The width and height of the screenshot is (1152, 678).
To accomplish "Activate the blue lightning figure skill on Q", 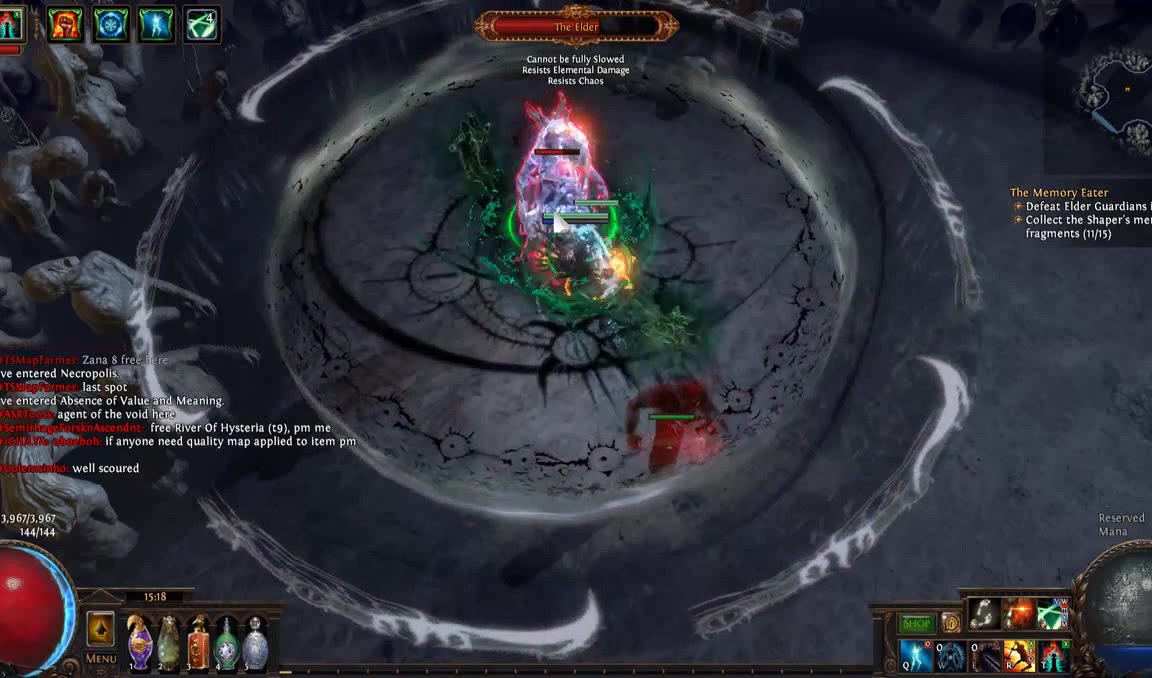I will point(916,656).
